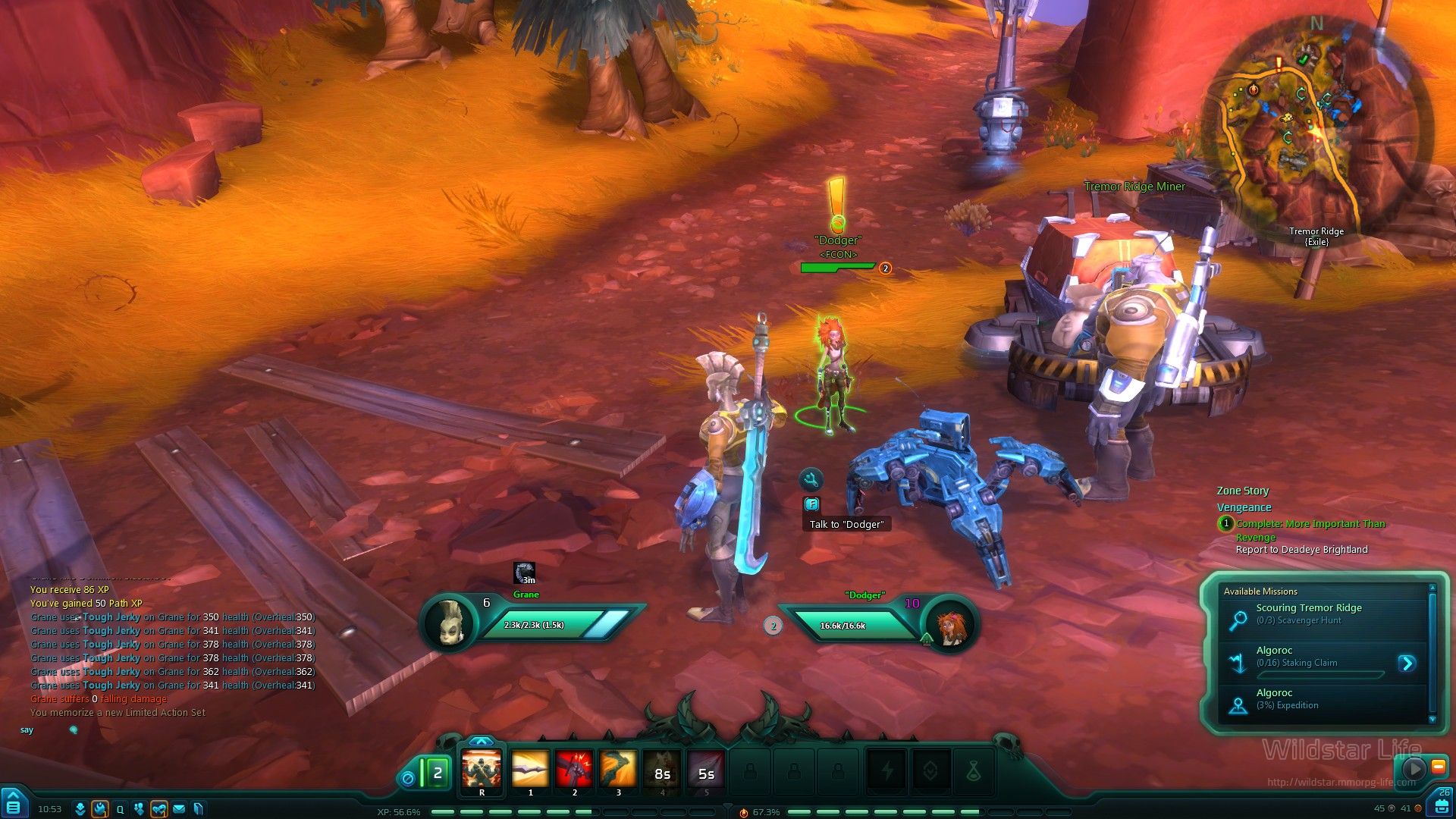Click the lightning bolt slot

coord(886,772)
